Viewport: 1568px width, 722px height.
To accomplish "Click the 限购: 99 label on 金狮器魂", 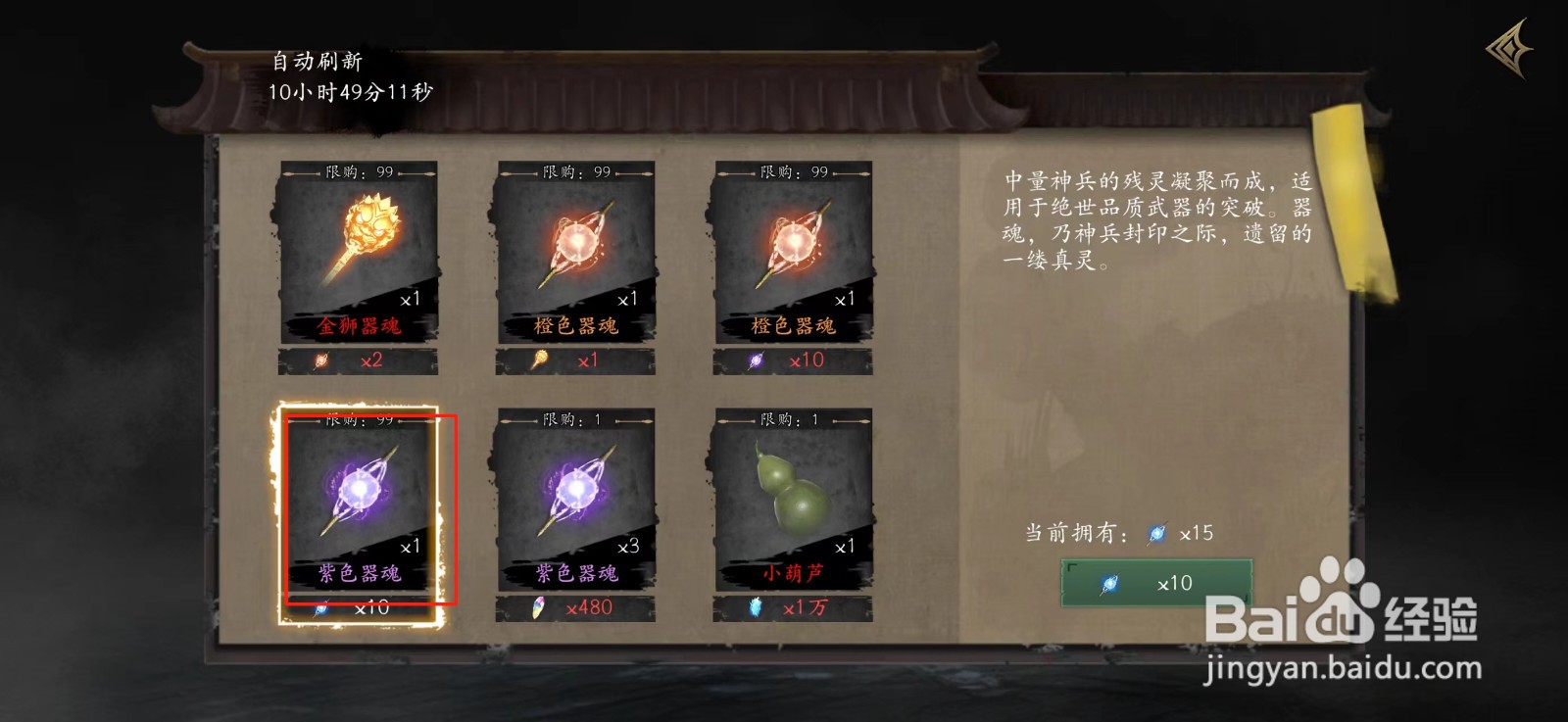I will (x=357, y=172).
